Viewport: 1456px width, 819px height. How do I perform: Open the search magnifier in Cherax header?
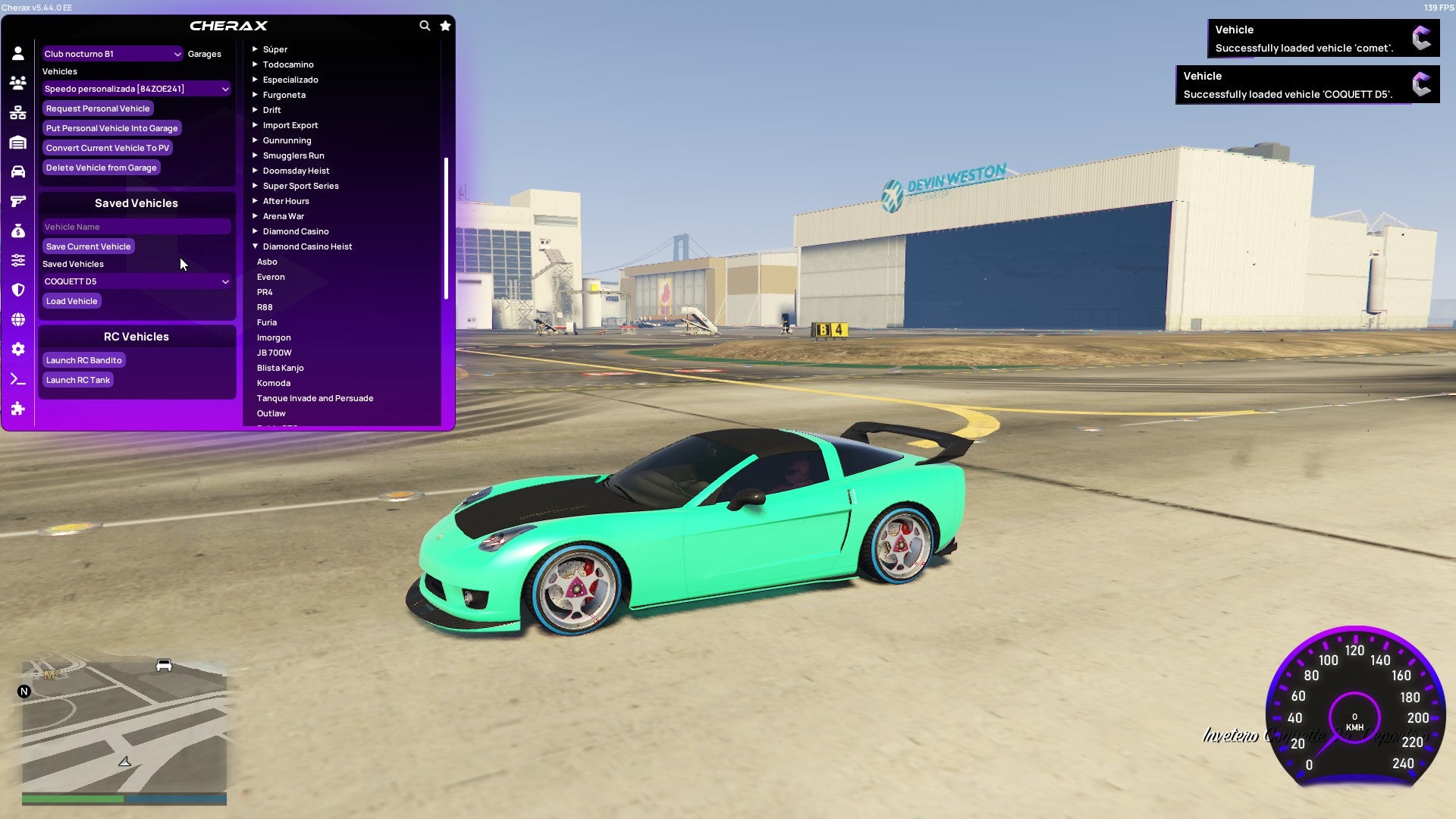click(x=425, y=25)
